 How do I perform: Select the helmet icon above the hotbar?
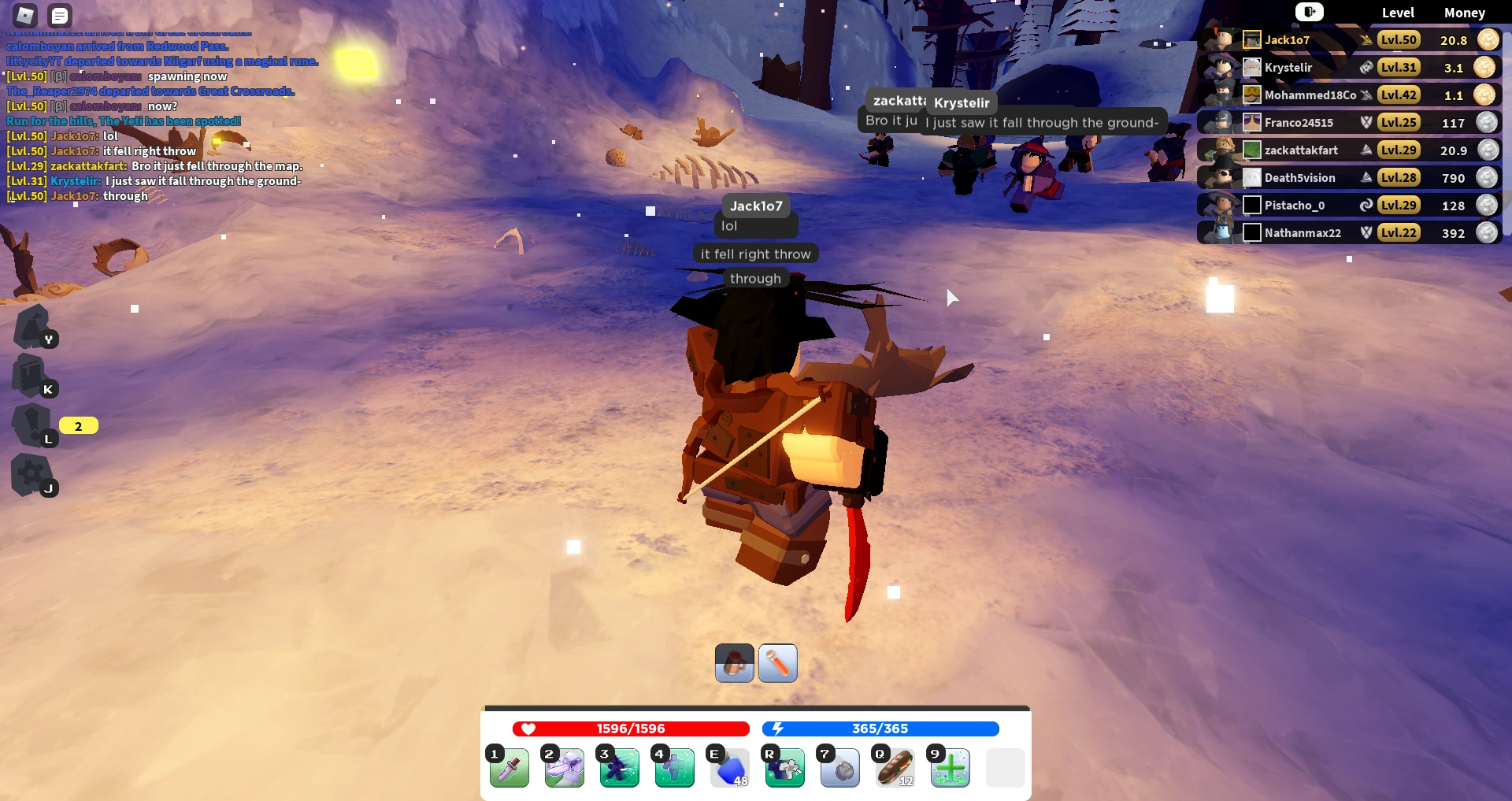tap(733, 662)
